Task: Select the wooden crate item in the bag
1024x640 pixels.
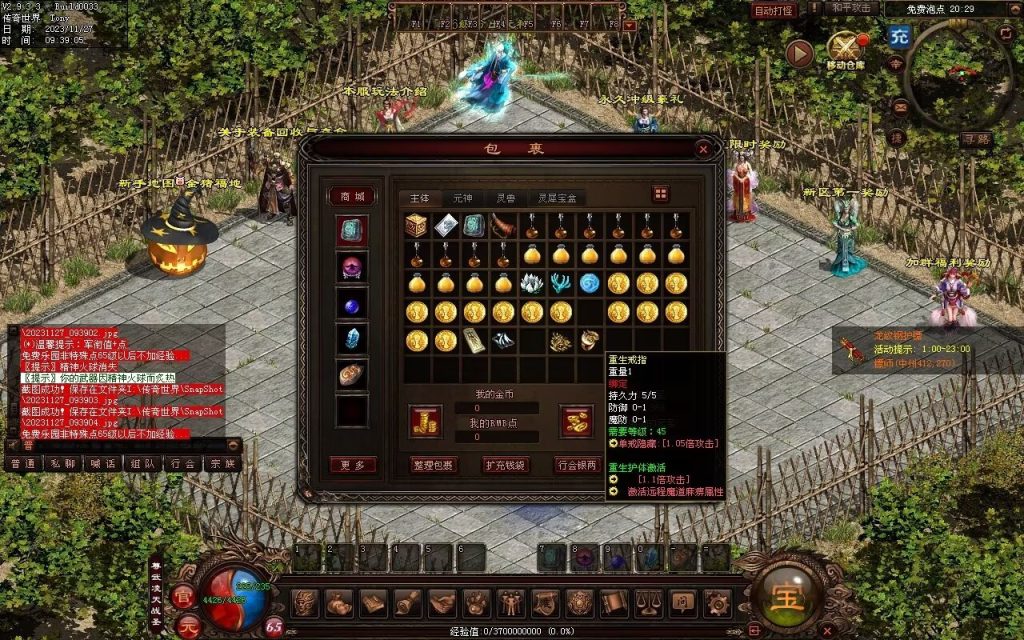Action: tap(417, 226)
